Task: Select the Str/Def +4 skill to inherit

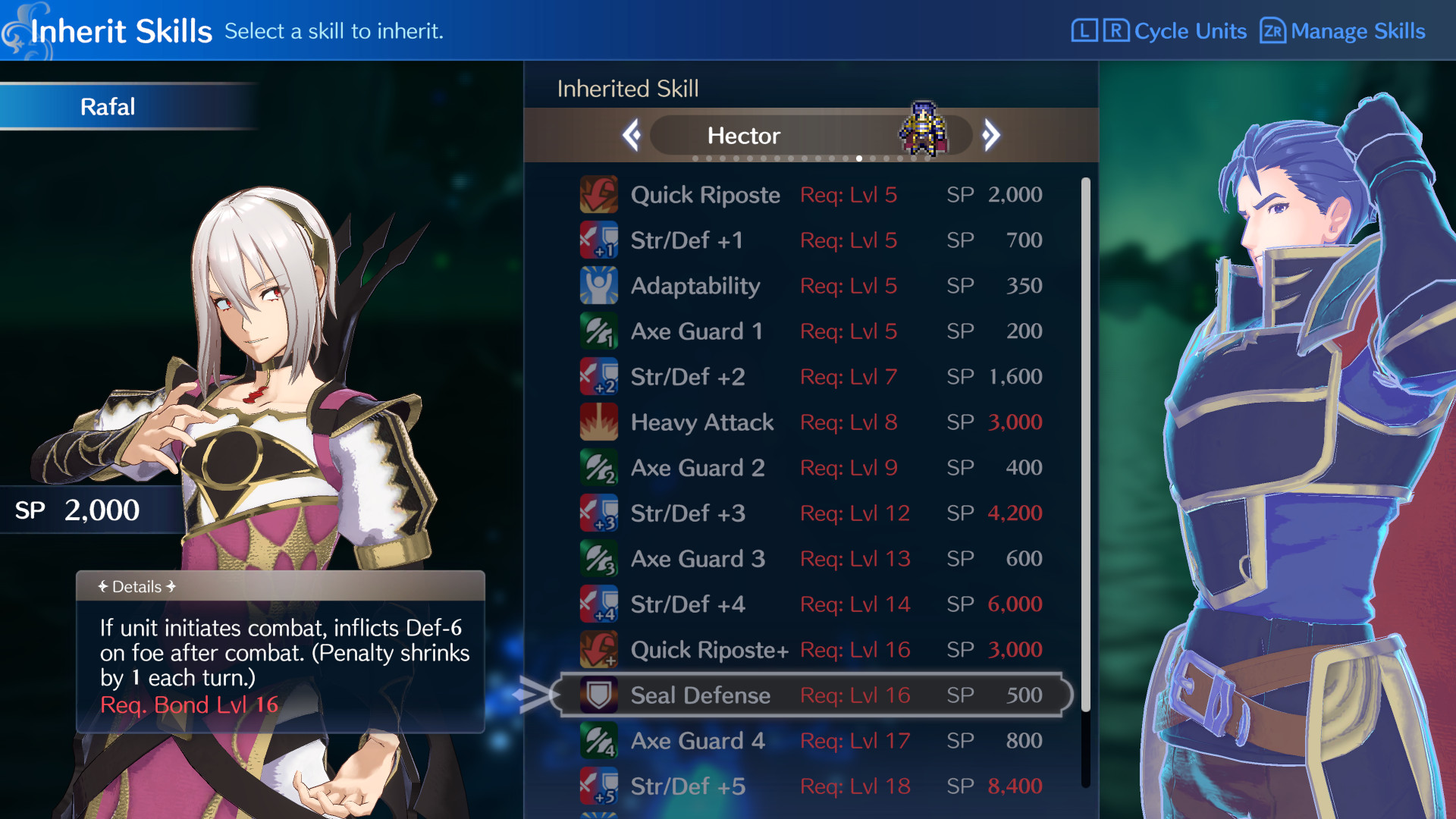Action: coord(758,604)
